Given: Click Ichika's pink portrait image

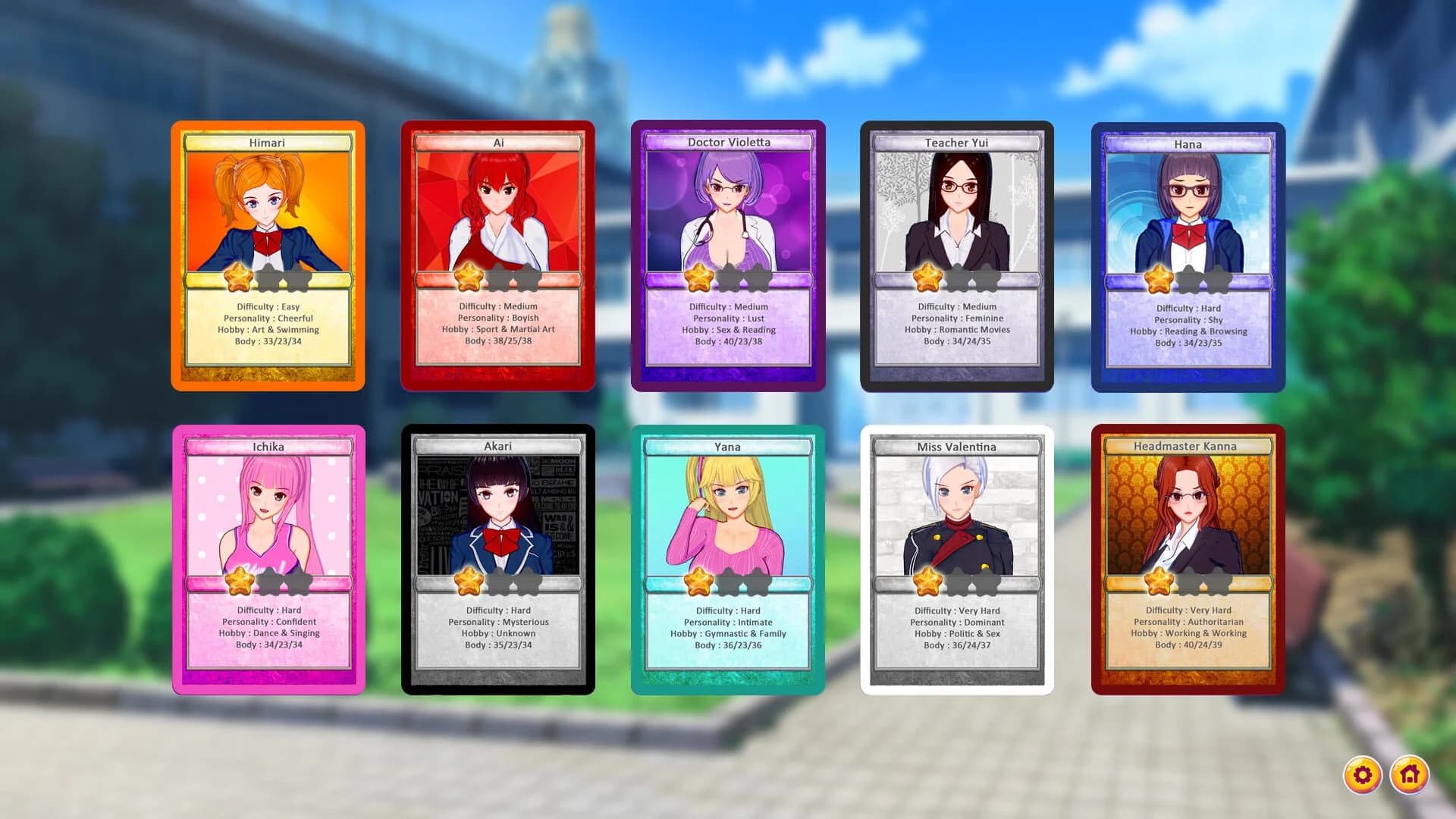Looking at the screenshot, I should 268,508.
